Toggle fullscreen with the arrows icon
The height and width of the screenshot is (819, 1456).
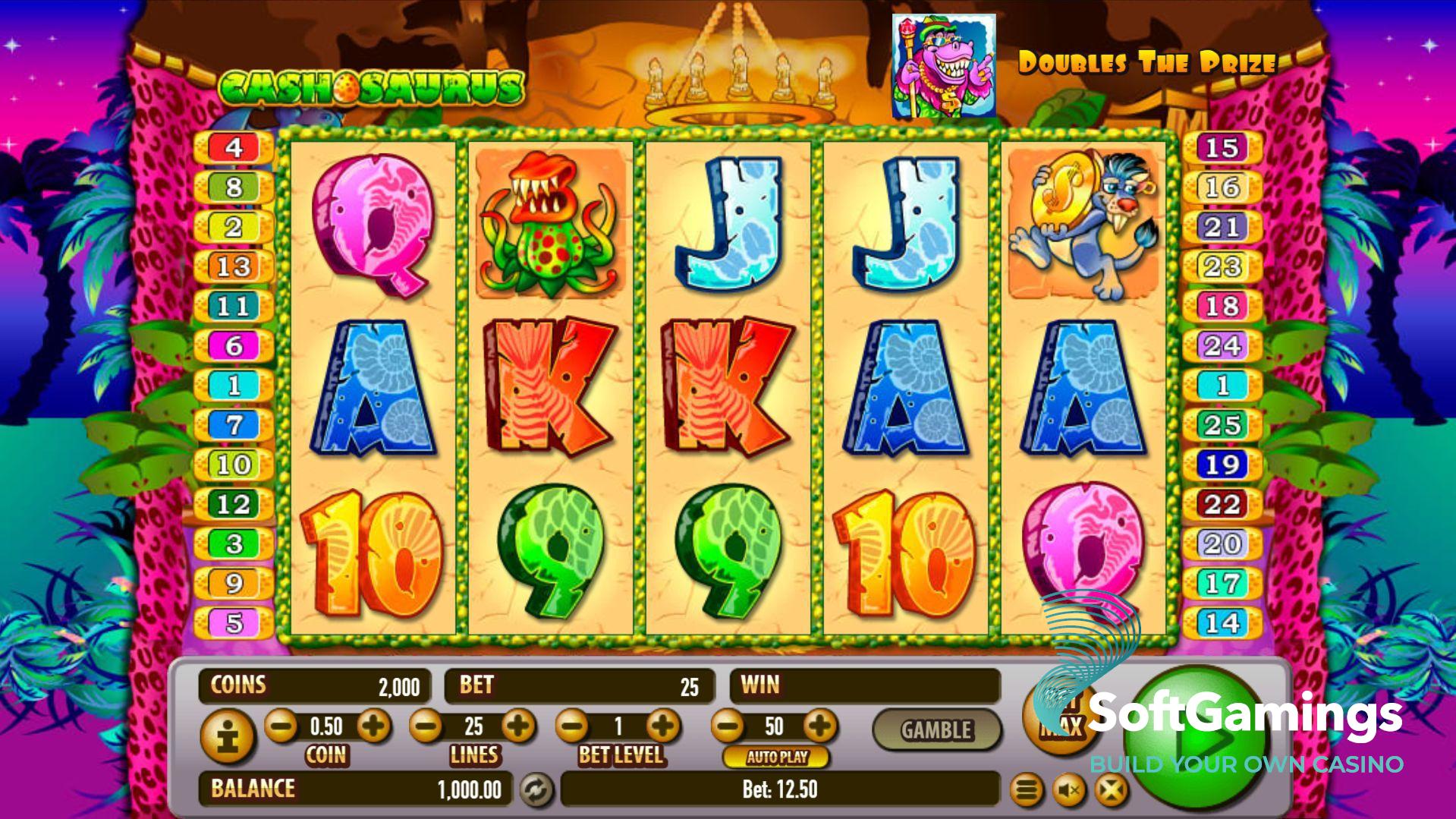[x=1112, y=792]
